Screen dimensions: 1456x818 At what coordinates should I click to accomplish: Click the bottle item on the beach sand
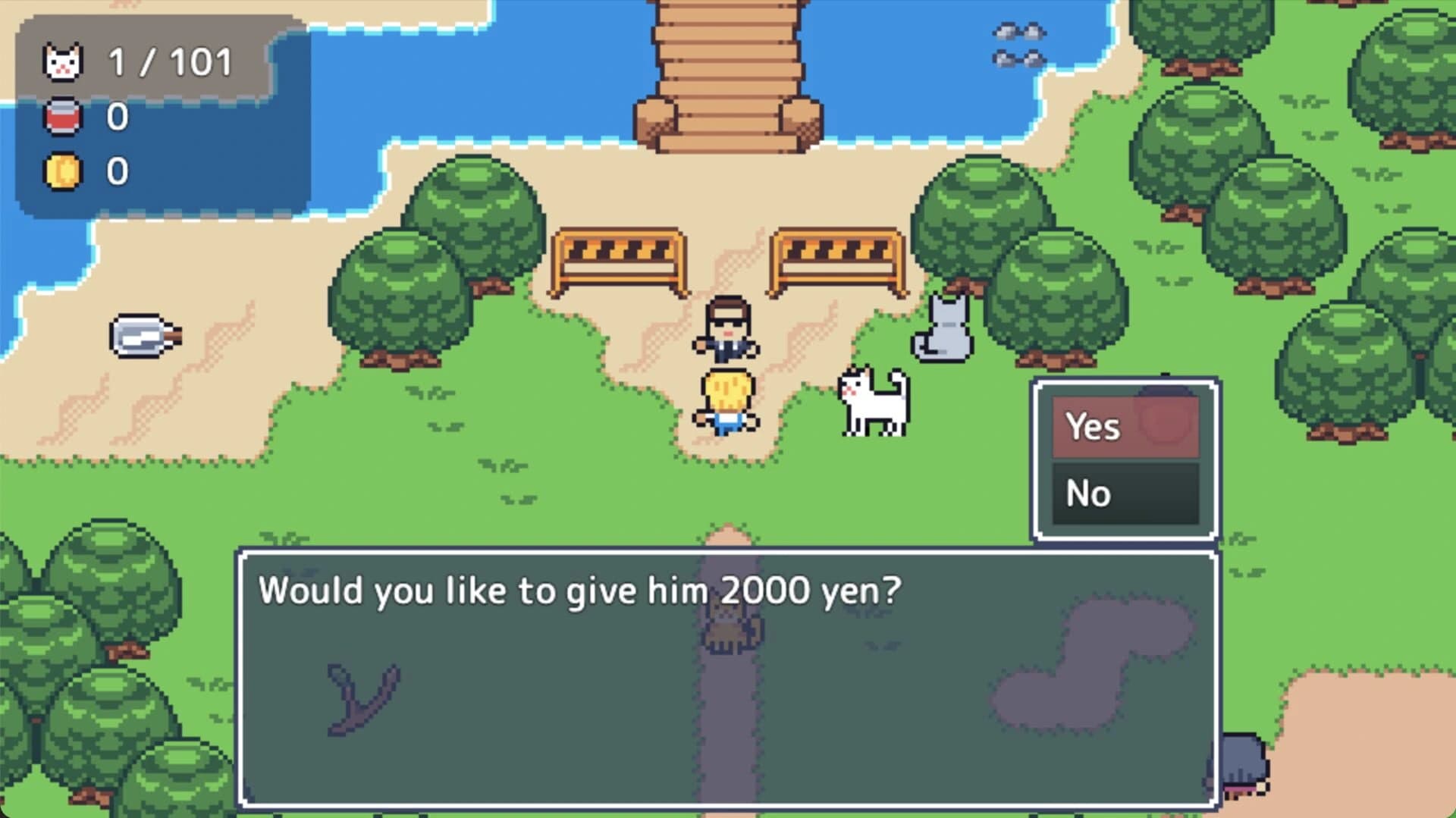pos(146,336)
